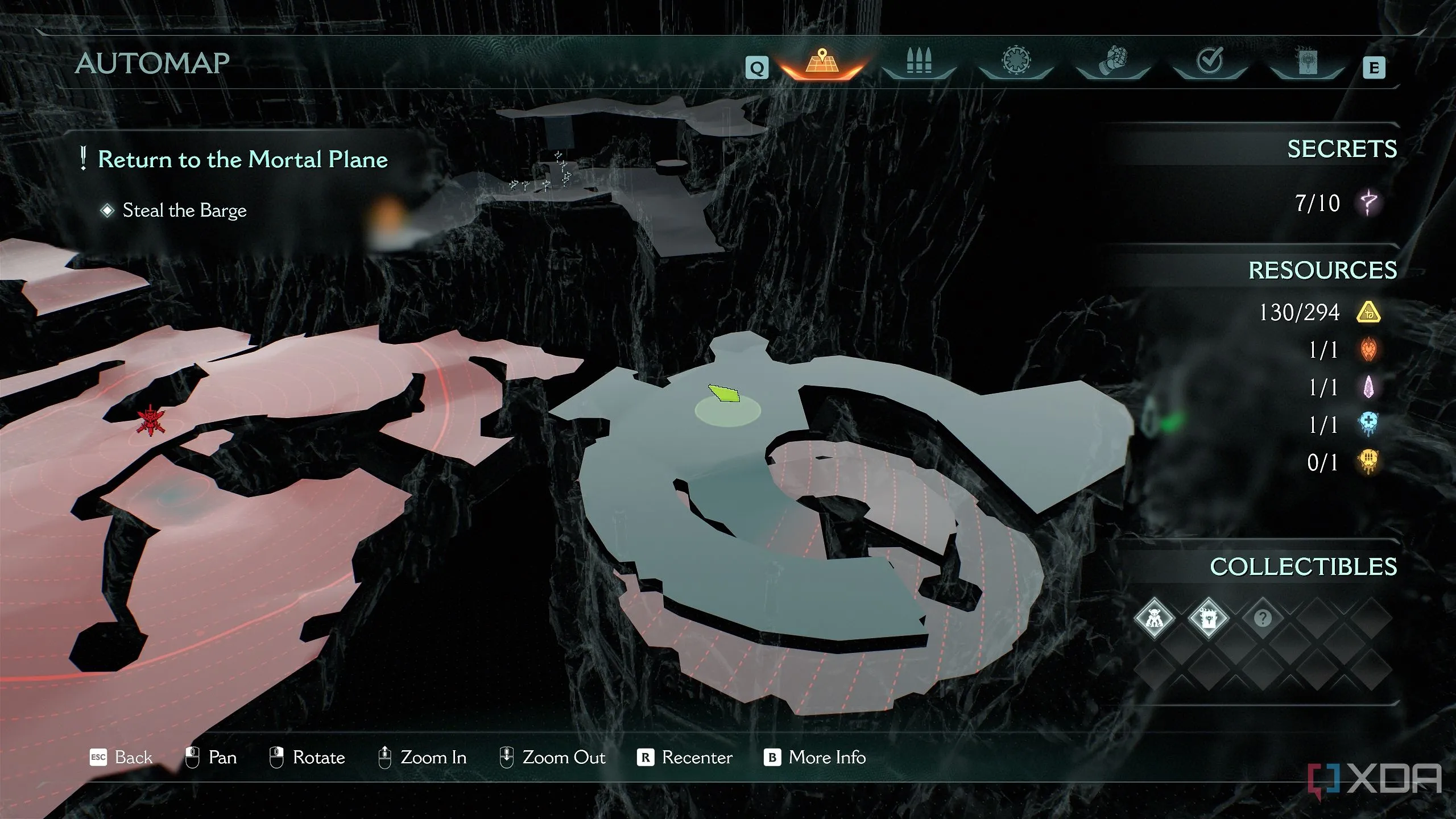Select the undiscovered question mark collectible

tap(1262, 618)
